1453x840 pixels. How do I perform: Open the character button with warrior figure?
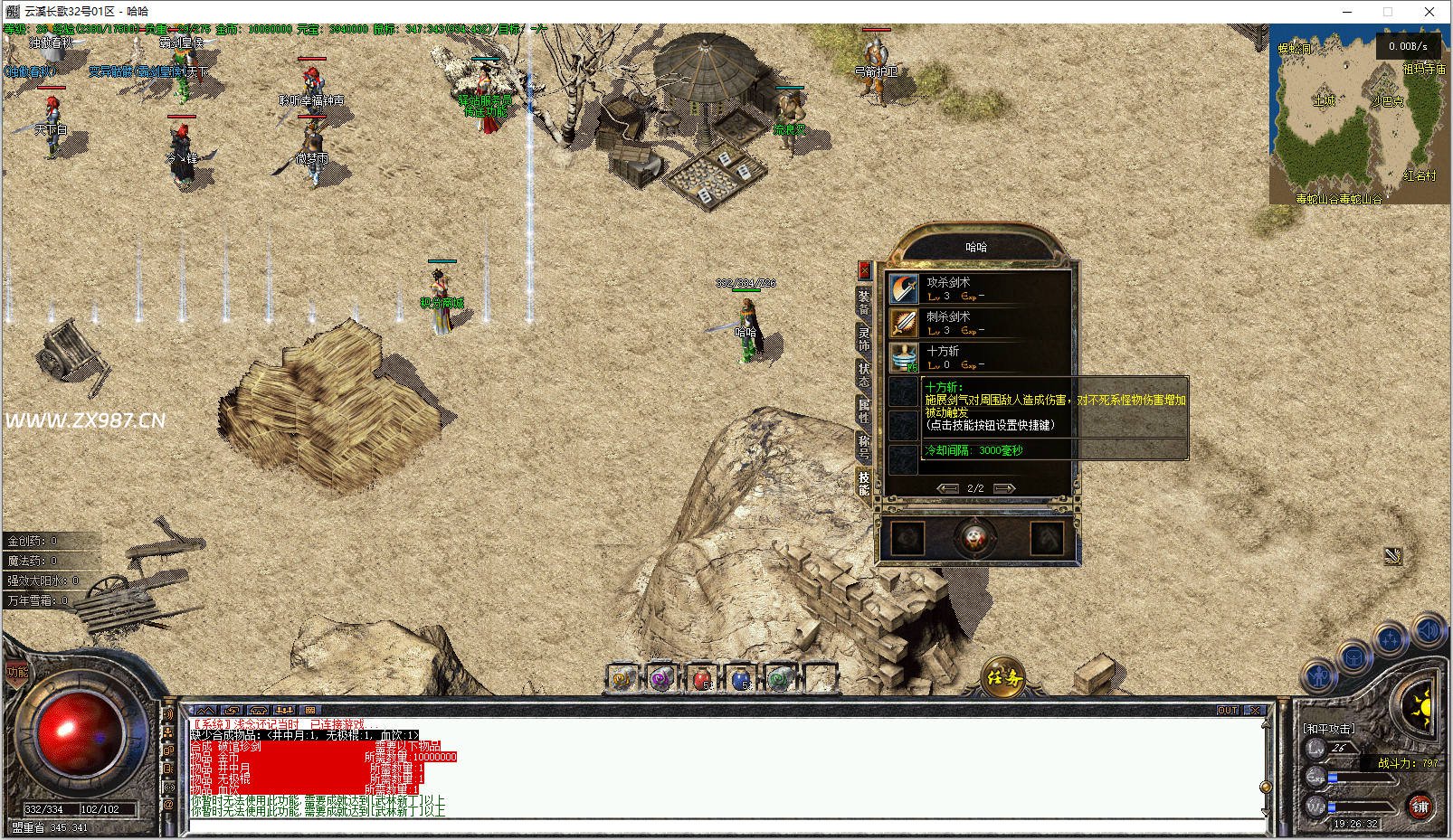pyautogui.click(x=1318, y=675)
